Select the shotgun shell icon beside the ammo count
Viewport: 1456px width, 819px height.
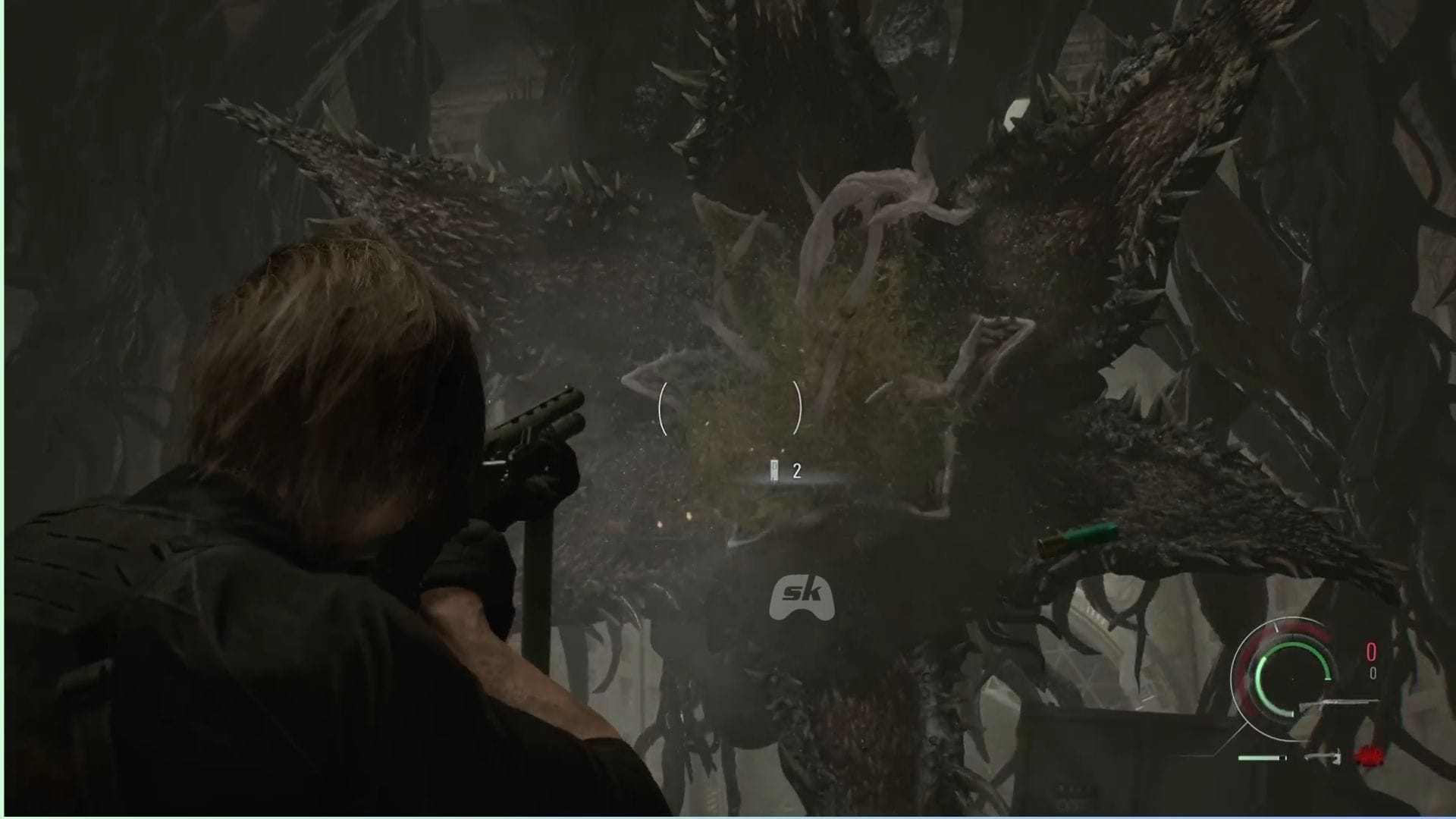coord(774,470)
